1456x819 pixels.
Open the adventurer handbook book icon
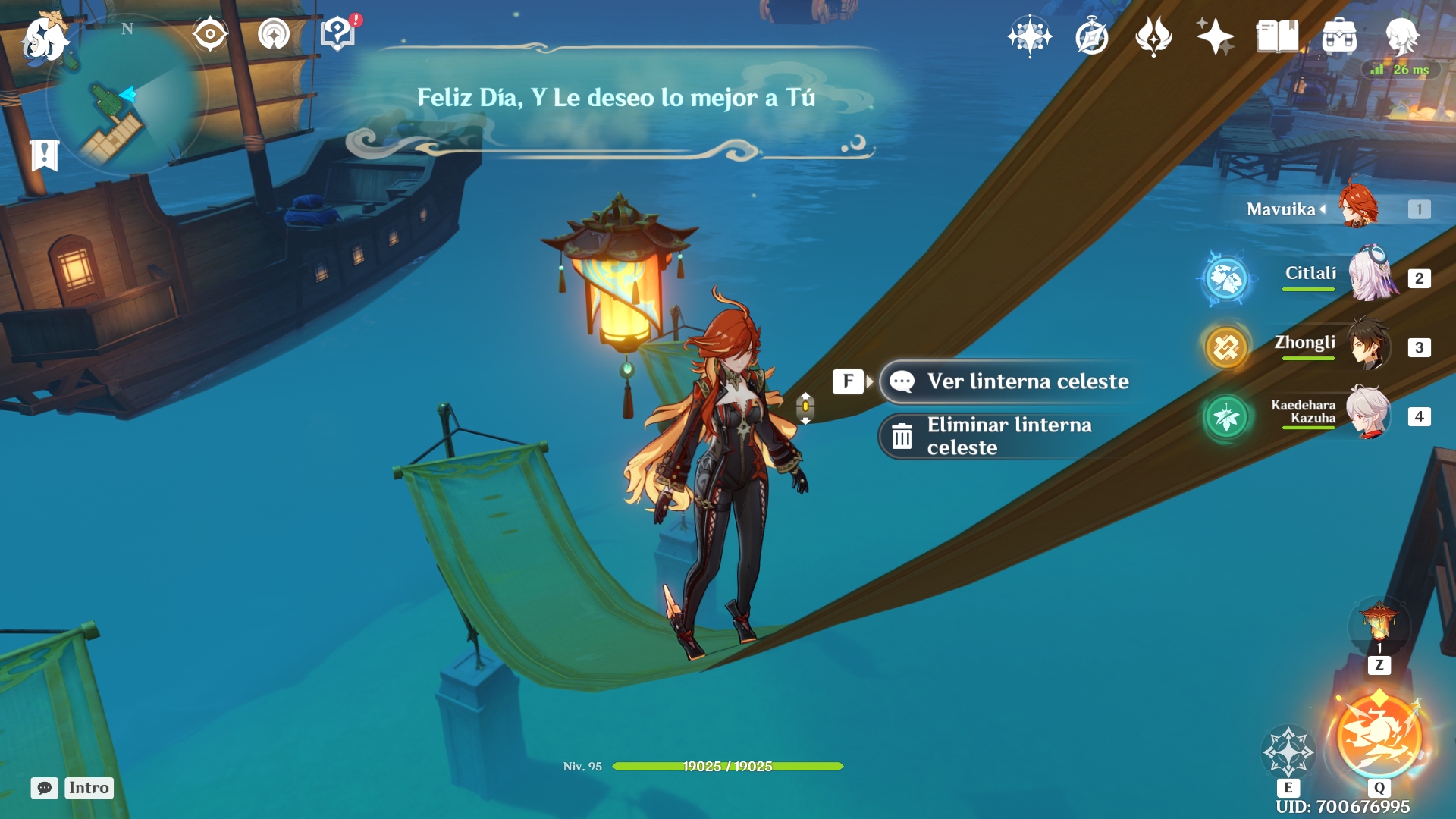point(1277,36)
